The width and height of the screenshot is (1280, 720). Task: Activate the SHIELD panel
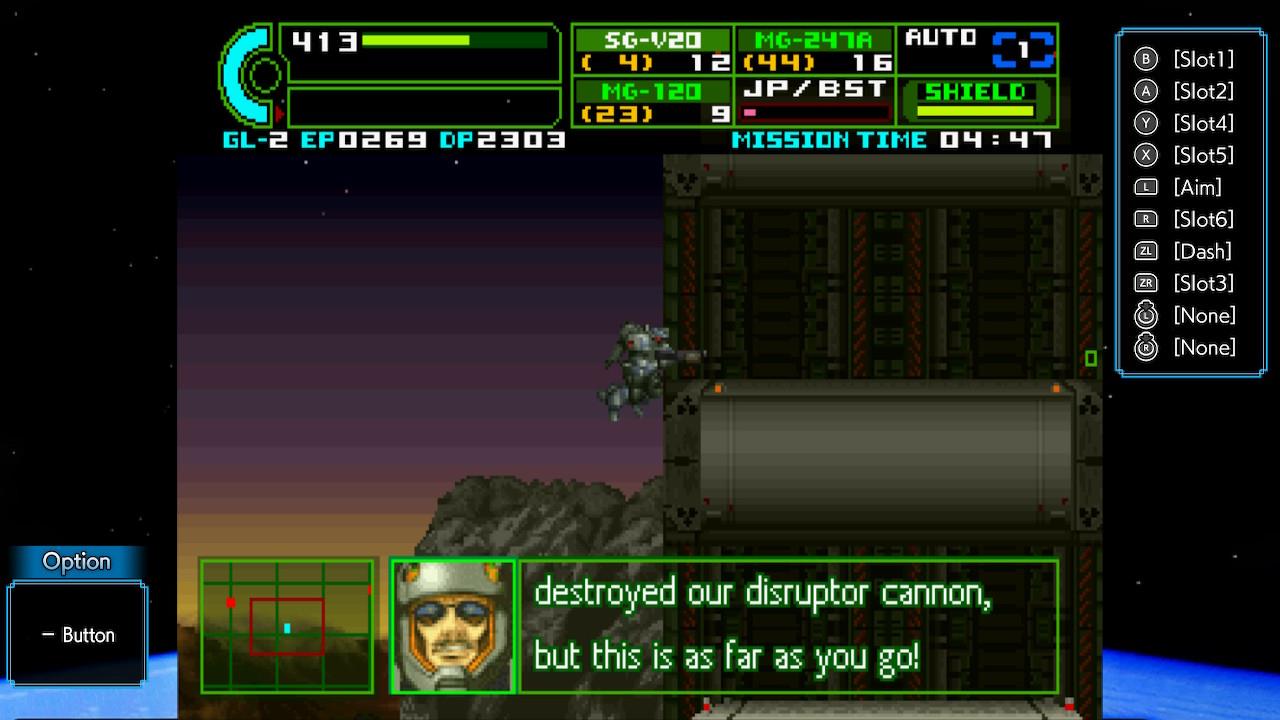[975, 101]
